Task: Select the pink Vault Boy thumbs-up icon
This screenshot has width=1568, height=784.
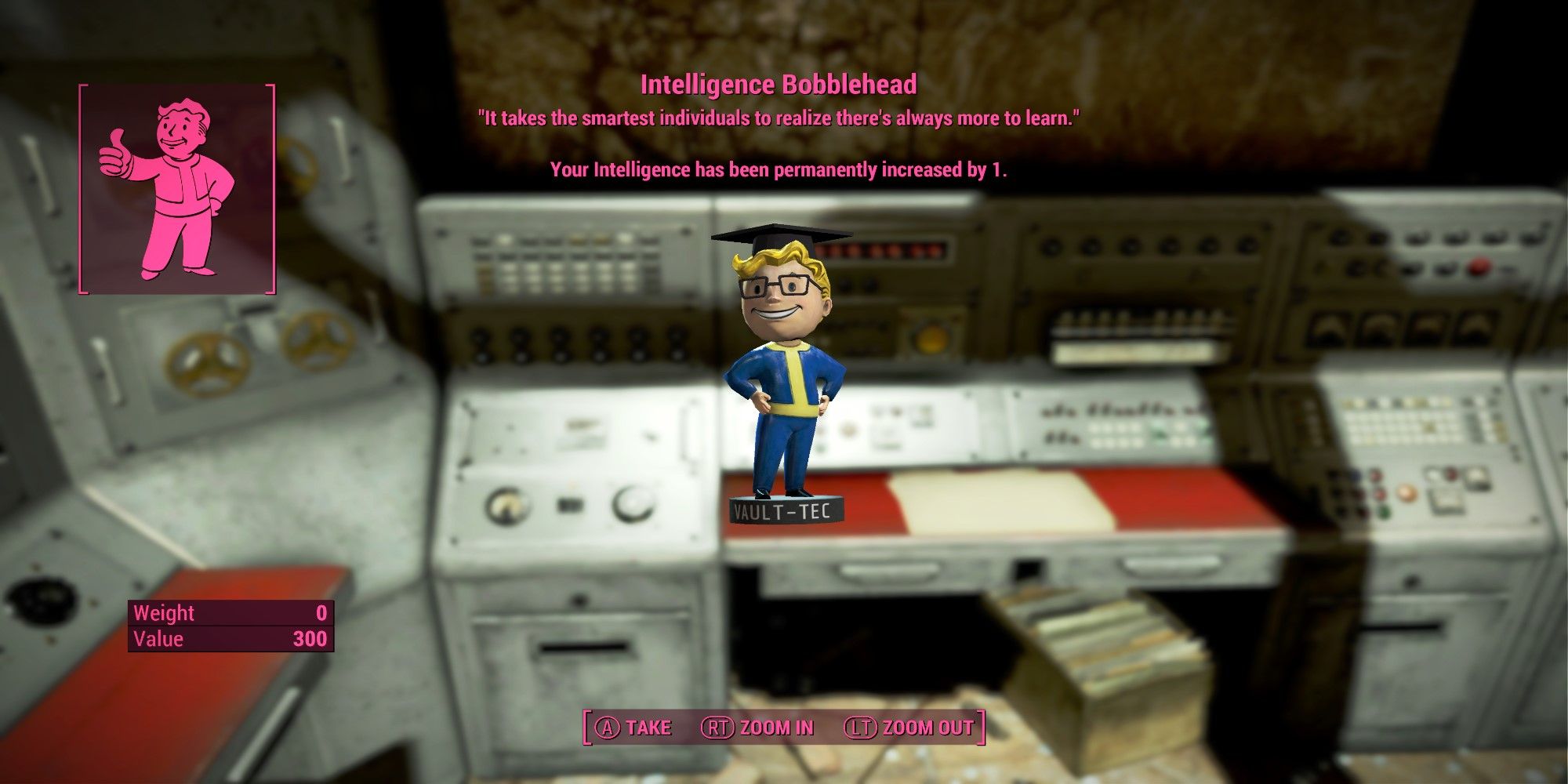Action: pyautogui.click(x=171, y=188)
